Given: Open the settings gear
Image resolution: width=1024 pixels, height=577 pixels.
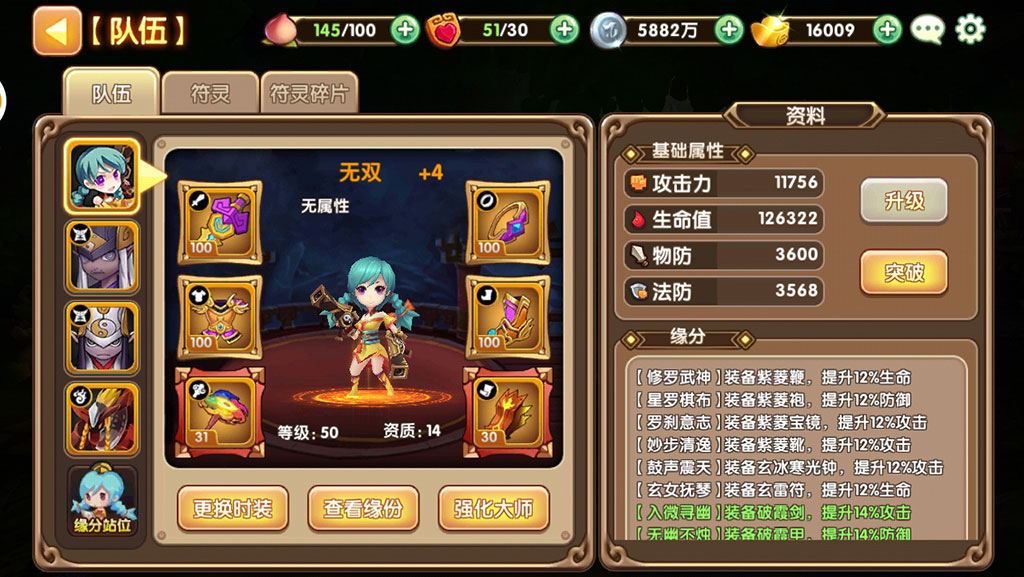Looking at the screenshot, I should click(x=970, y=30).
